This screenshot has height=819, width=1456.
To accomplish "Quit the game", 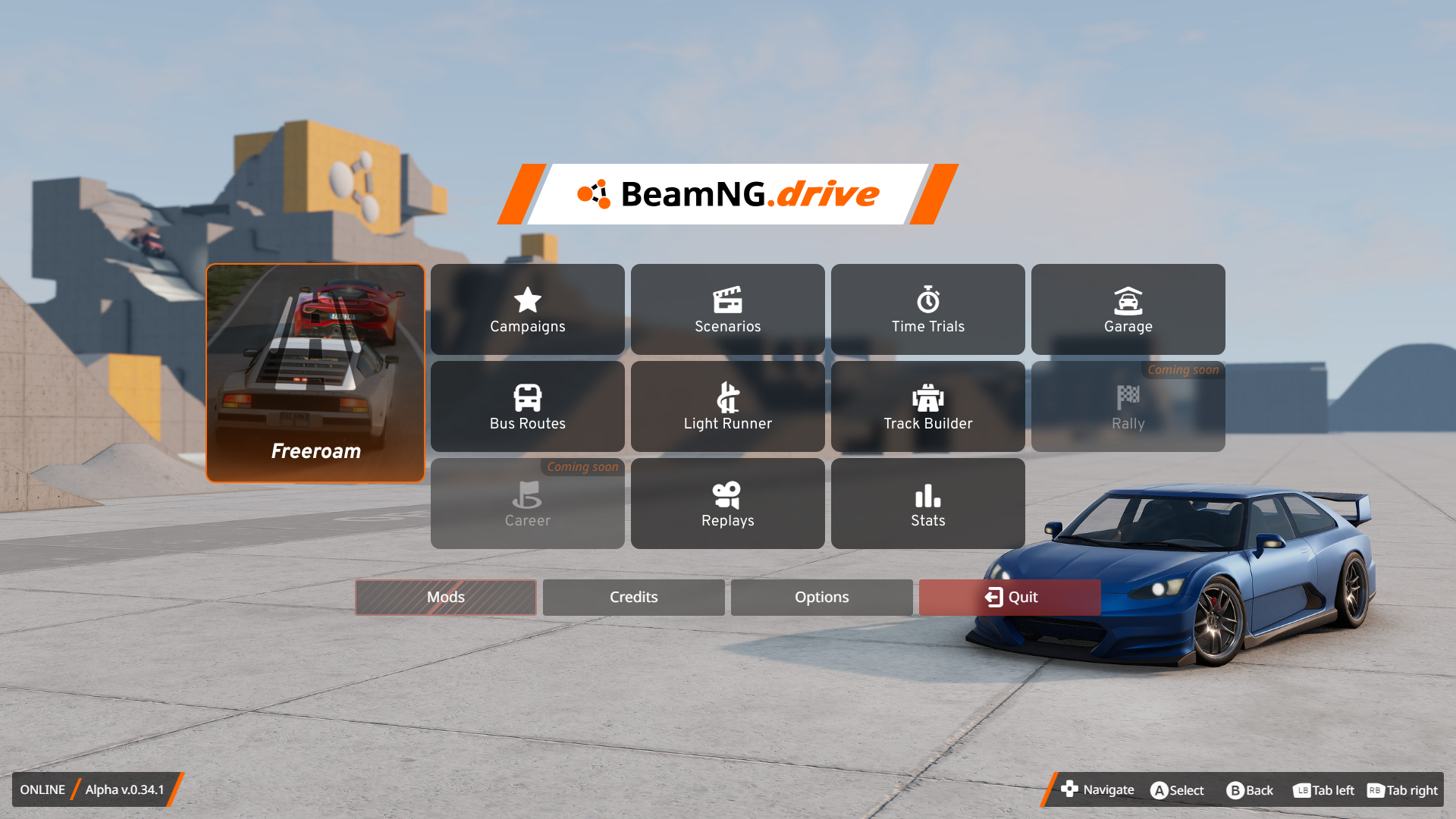I will point(1010,598).
